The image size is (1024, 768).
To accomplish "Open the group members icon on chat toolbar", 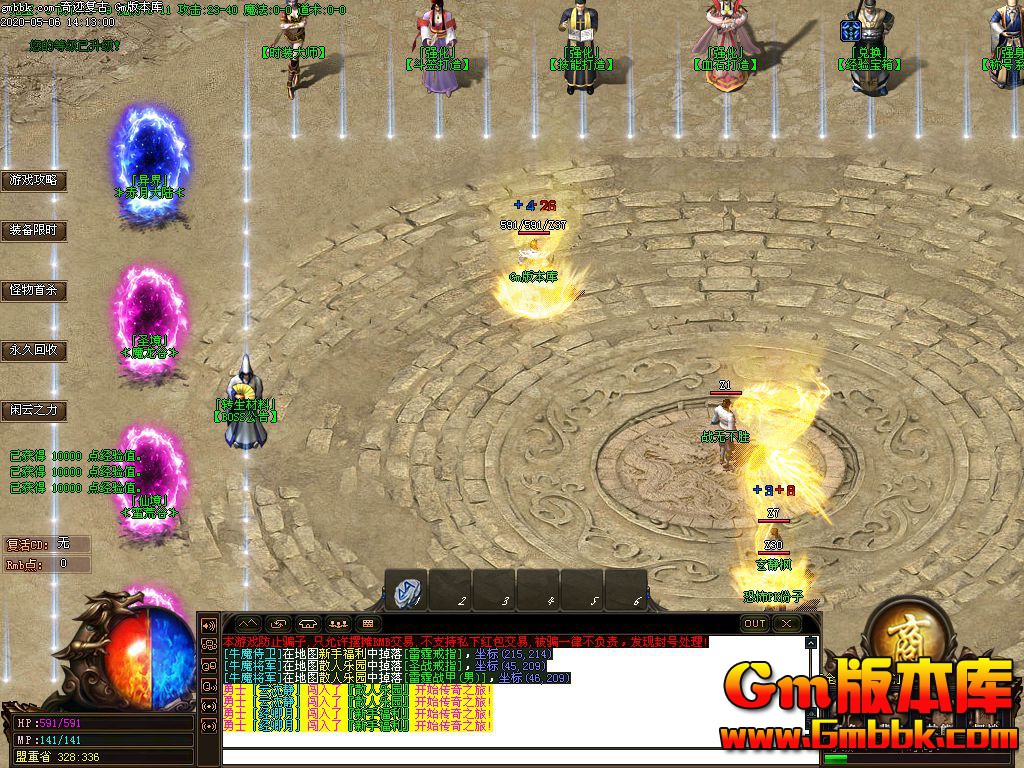I will click(337, 623).
